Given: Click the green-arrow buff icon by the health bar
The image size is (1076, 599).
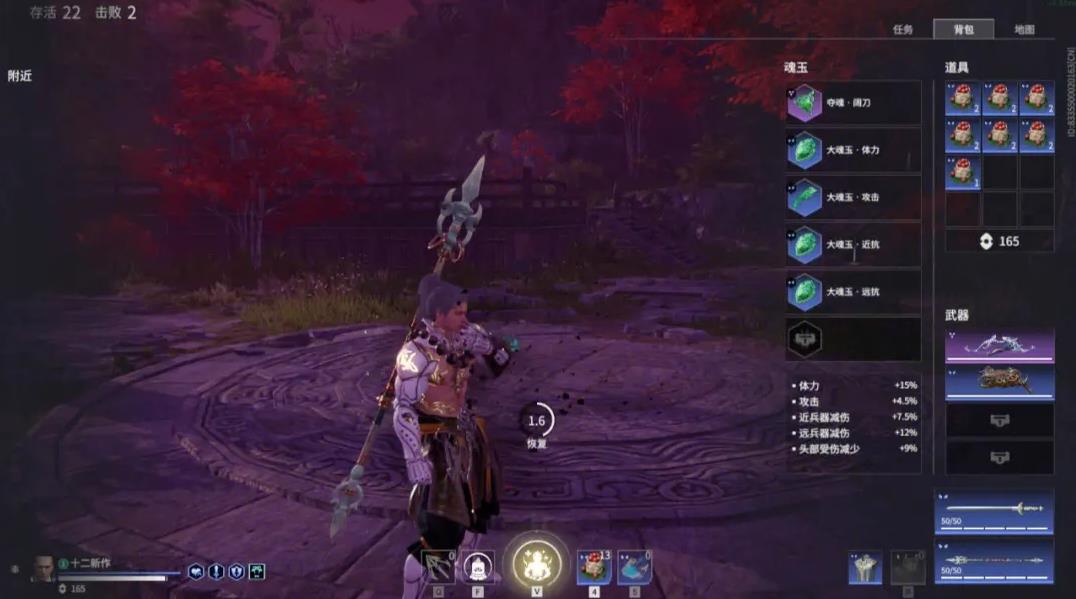Looking at the screenshot, I should 257,571.
